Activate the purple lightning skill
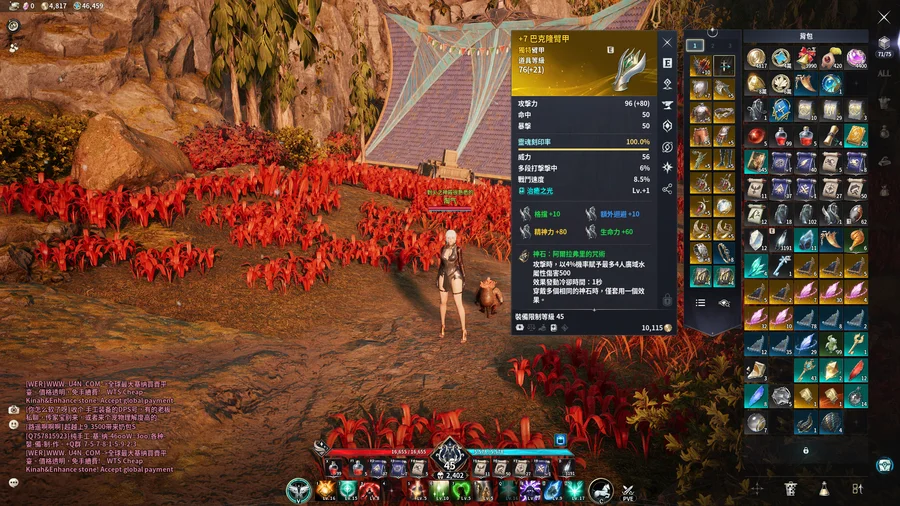 (529, 488)
